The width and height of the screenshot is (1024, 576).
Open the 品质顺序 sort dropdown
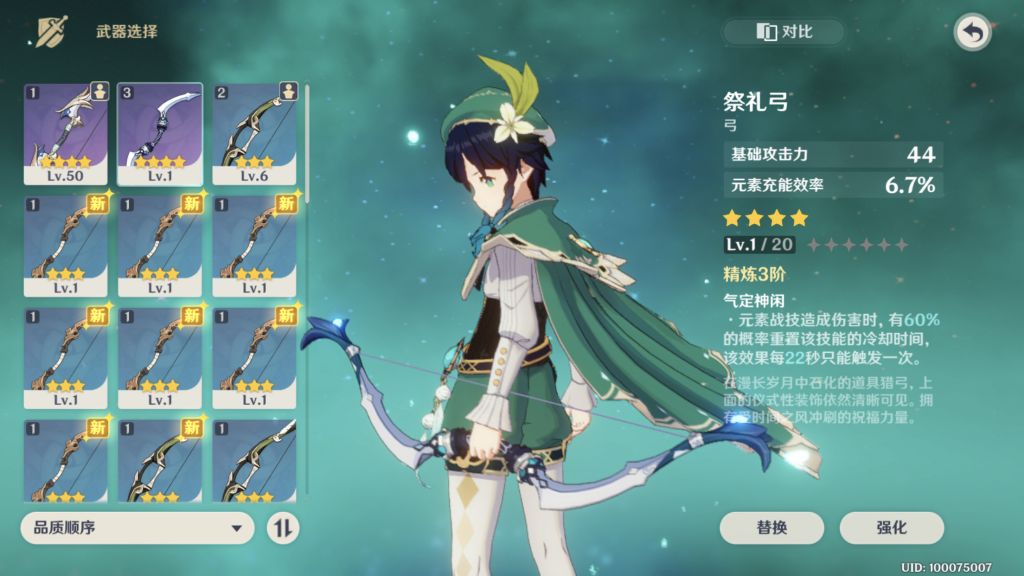pyautogui.click(x=138, y=528)
